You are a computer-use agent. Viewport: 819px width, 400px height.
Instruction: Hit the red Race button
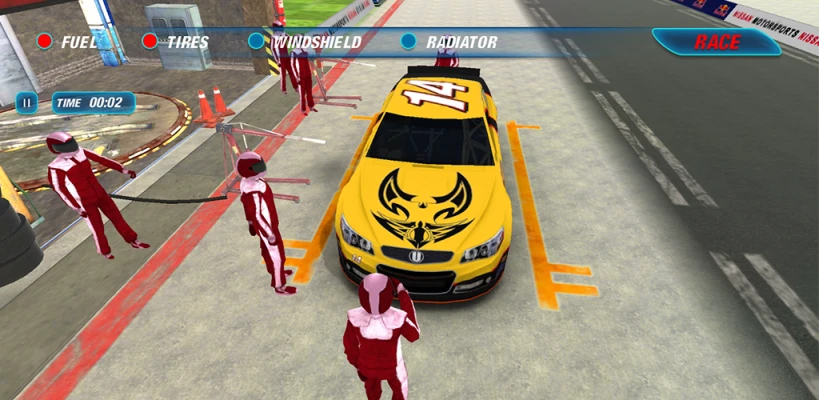[x=716, y=42]
